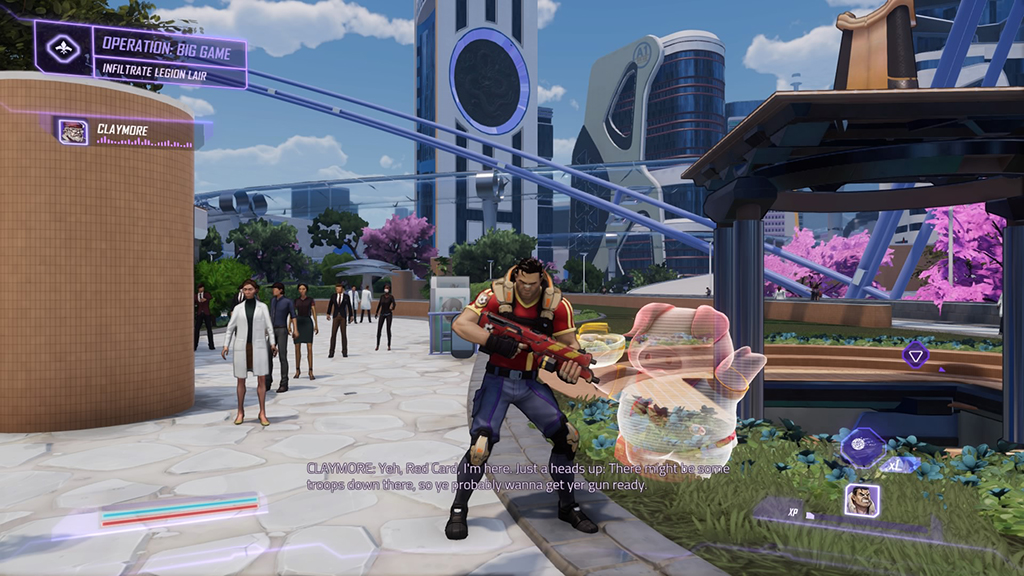Click the agent portrait above the XP bar
The image size is (1024, 576).
[x=861, y=499]
